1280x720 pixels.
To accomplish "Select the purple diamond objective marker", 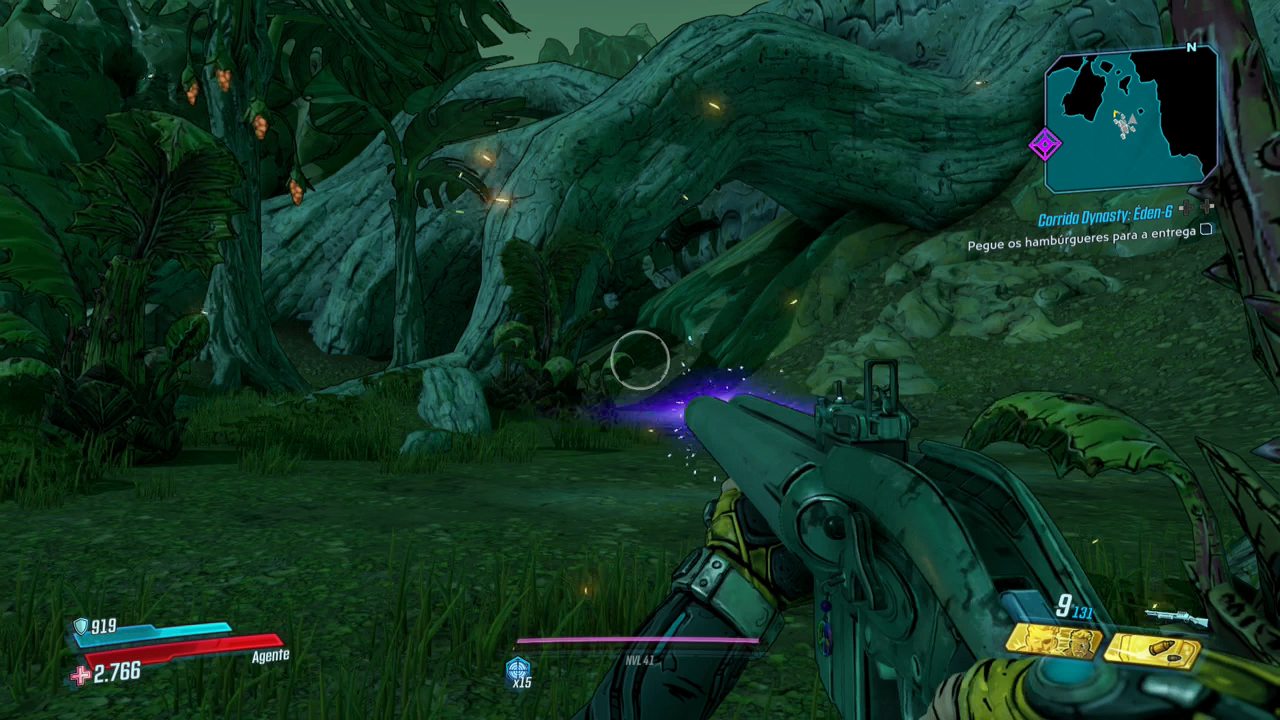I will pyautogui.click(x=1045, y=145).
